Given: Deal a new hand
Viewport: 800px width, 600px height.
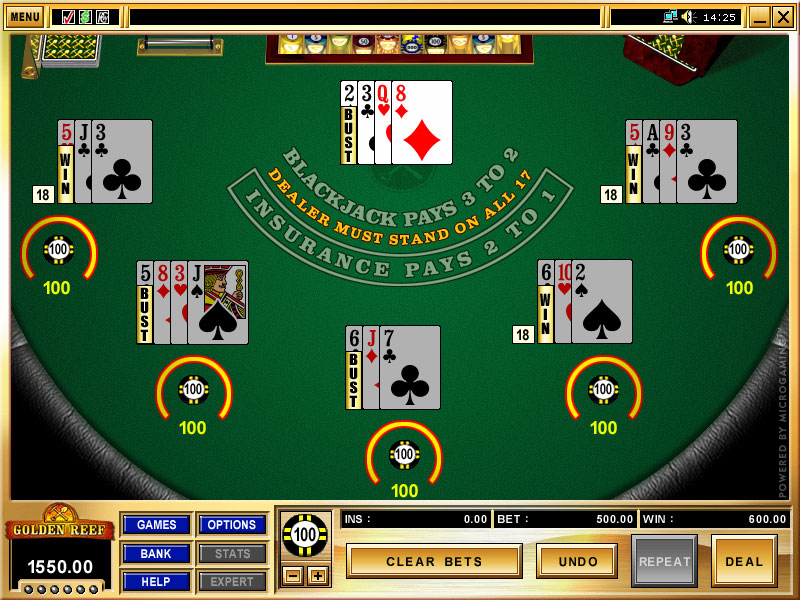Looking at the screenshot, I should pyautogui.click(x=744, y=561).
